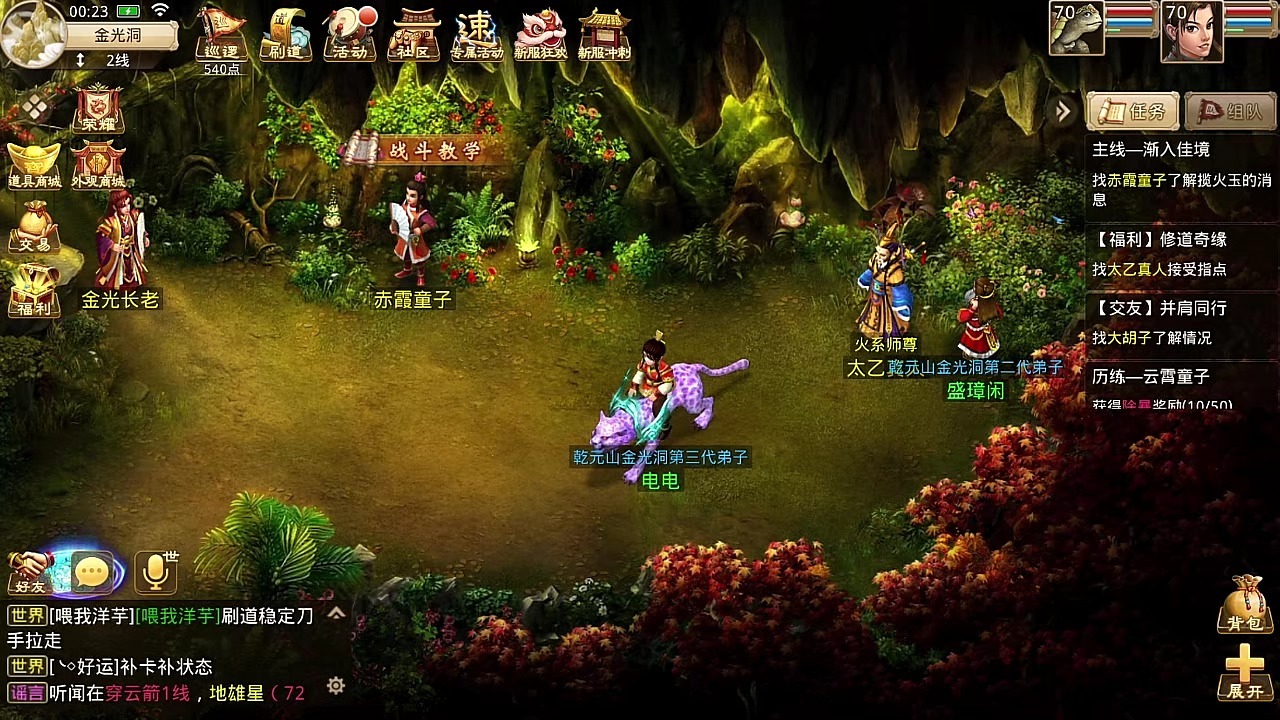Open the 背包 backpack
The image size is (1280, 720).
coord(1244,604)
